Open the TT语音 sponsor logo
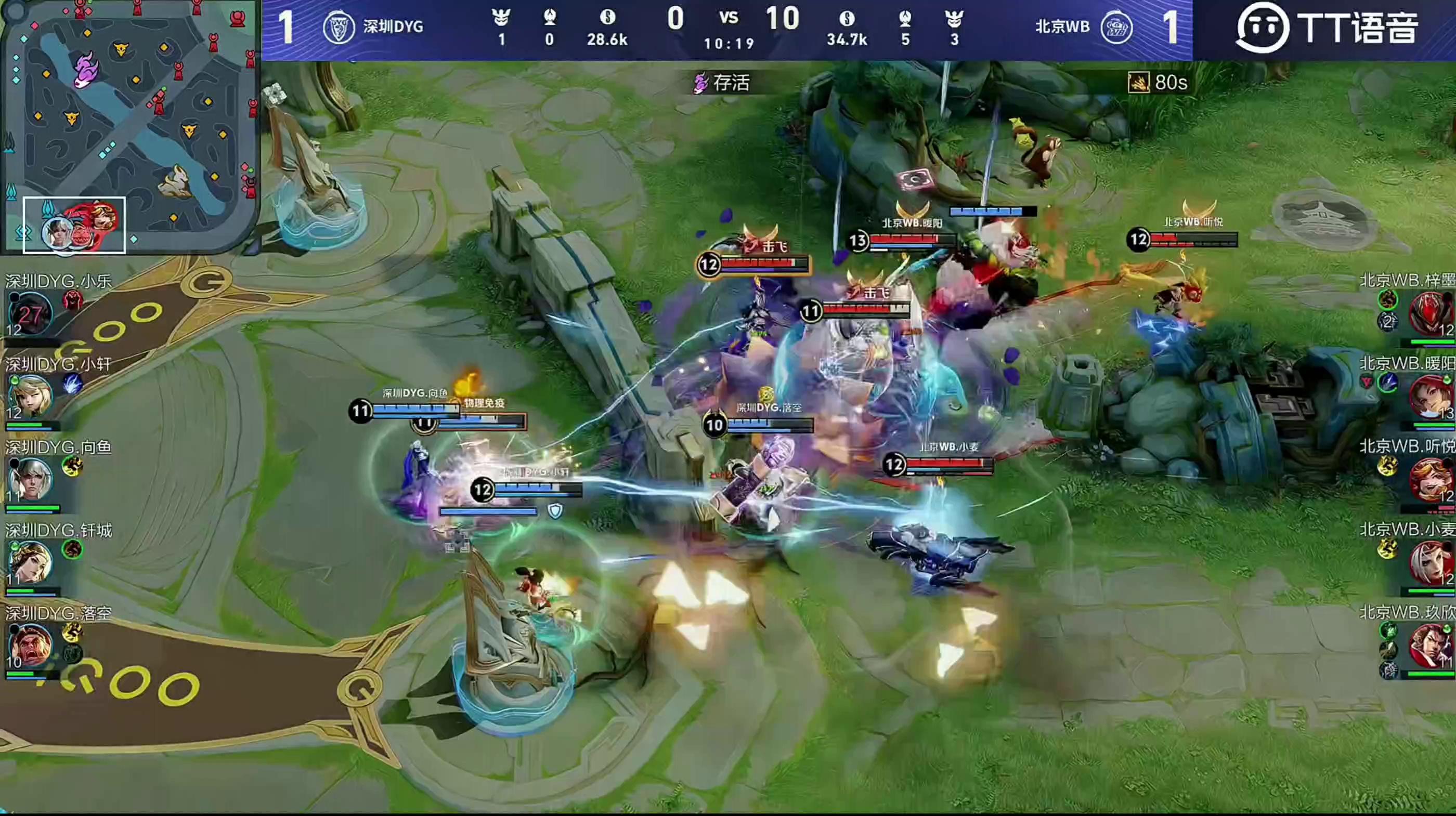This screenshot has width=1456, height=816. pos(1326,28)
